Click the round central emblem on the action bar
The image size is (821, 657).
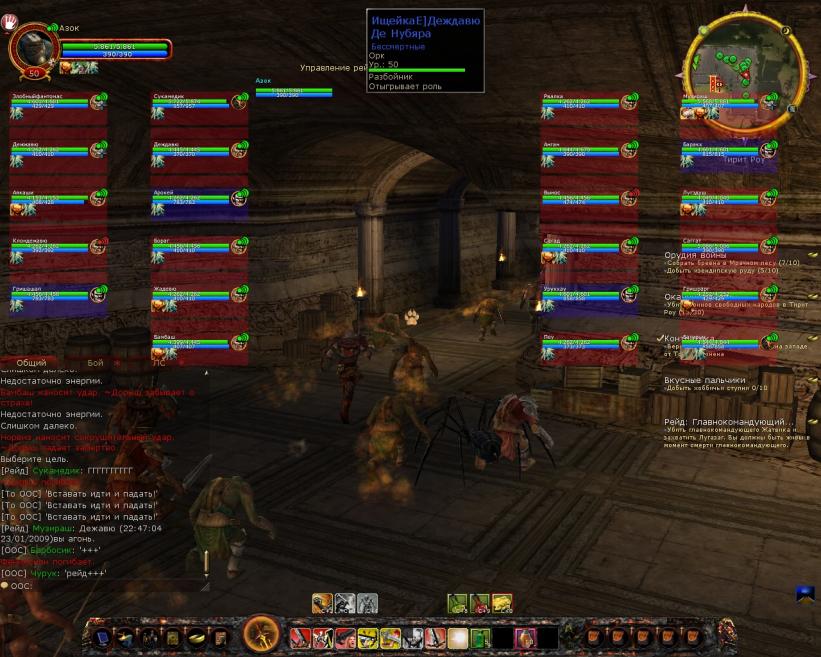[x=262, y=633]
